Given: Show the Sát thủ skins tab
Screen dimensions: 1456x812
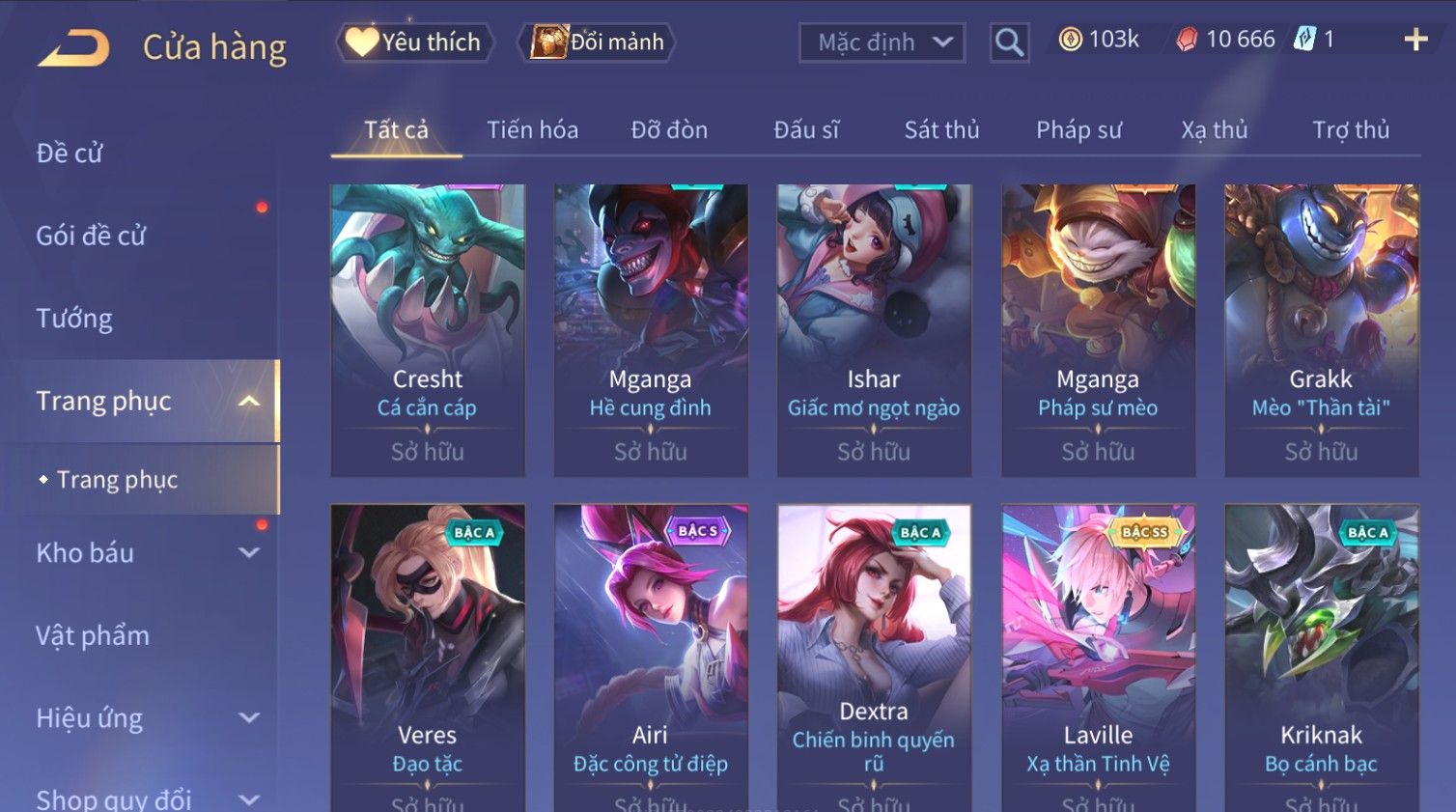Looking at the screenshot, I should coord(941,130).
